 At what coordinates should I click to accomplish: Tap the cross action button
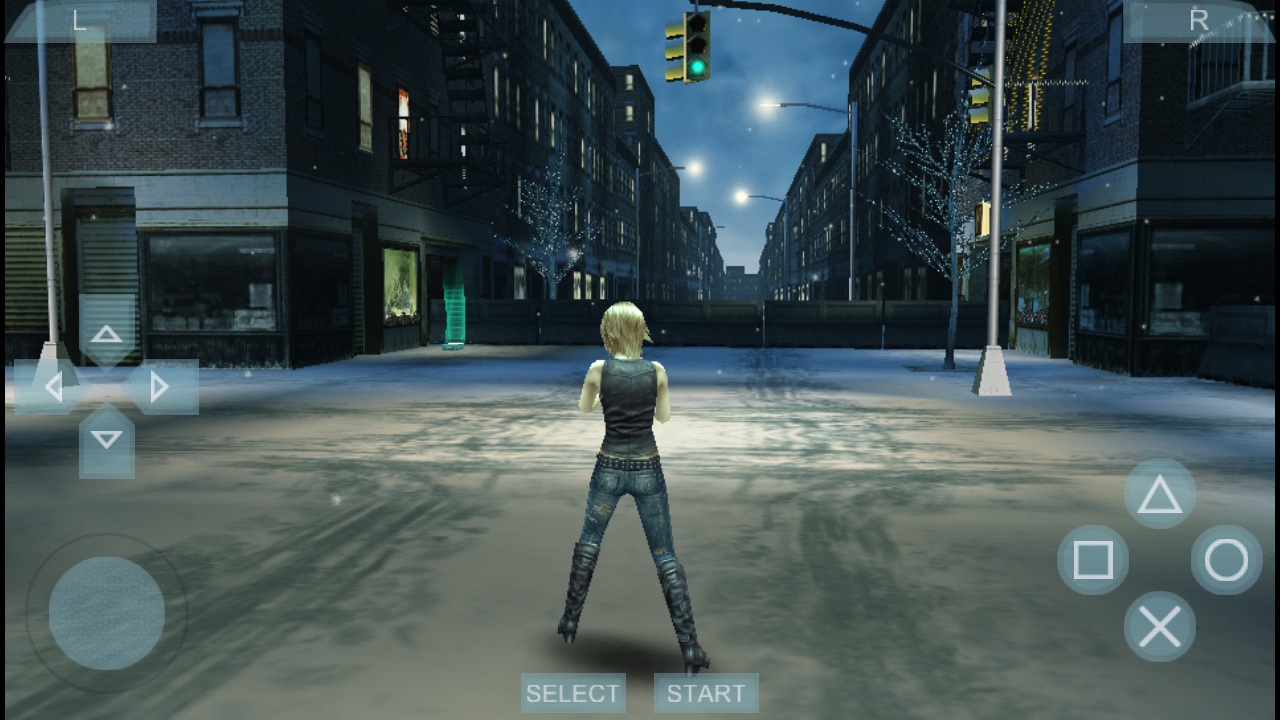(1160, 627)
